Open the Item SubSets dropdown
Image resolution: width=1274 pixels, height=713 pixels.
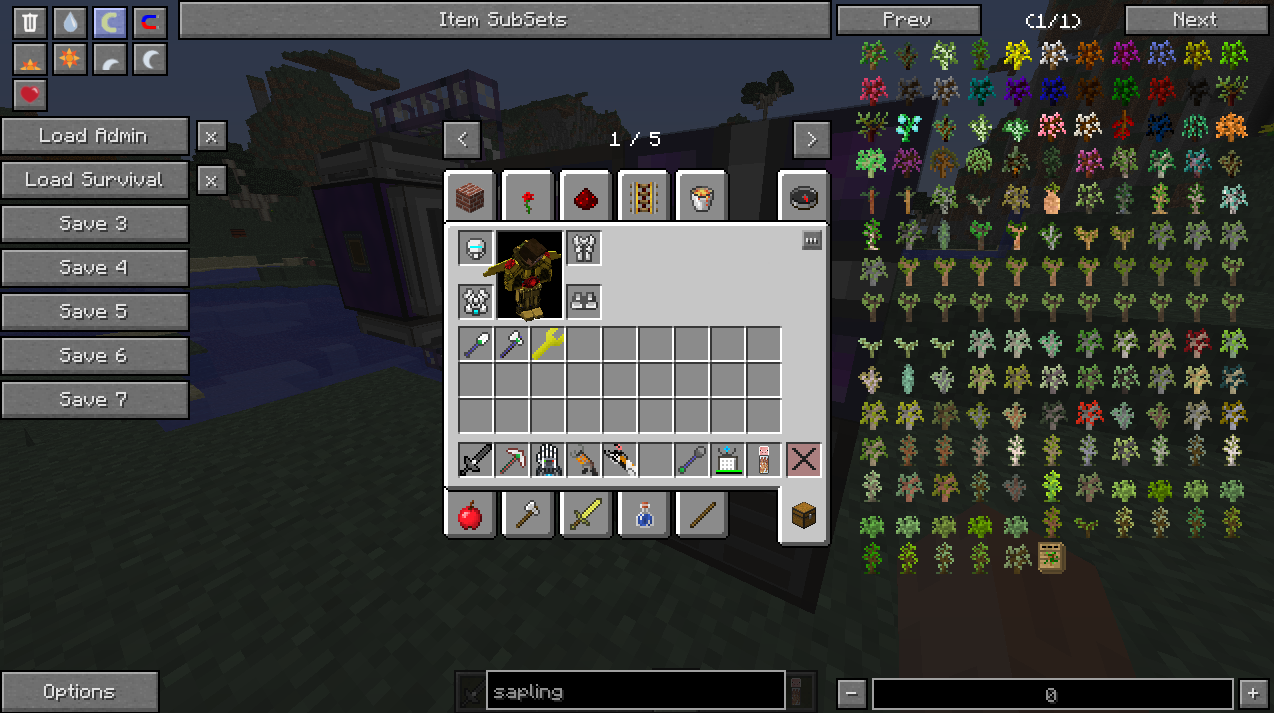(x=504, y=20)
